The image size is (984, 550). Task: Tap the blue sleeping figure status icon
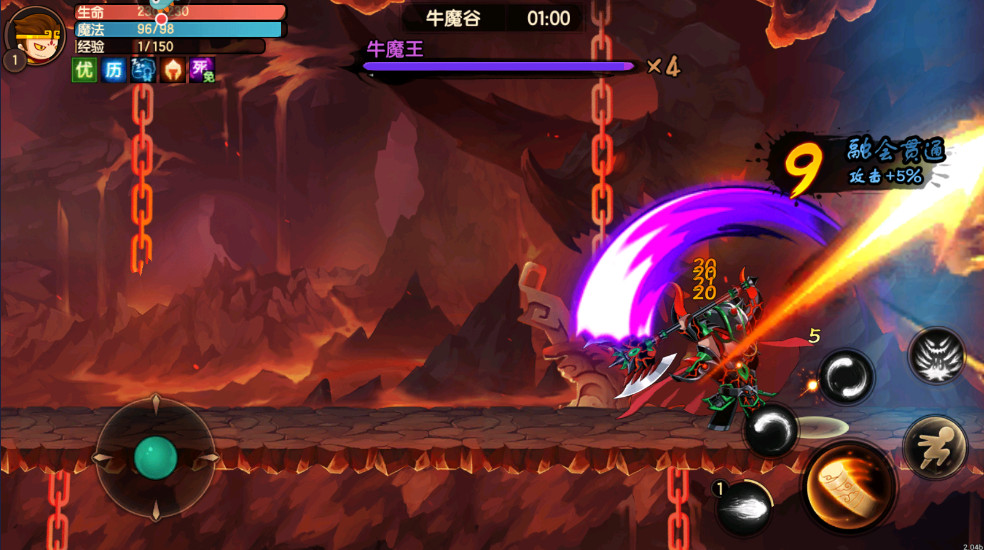pyautogui.click(x=143, y=70)
